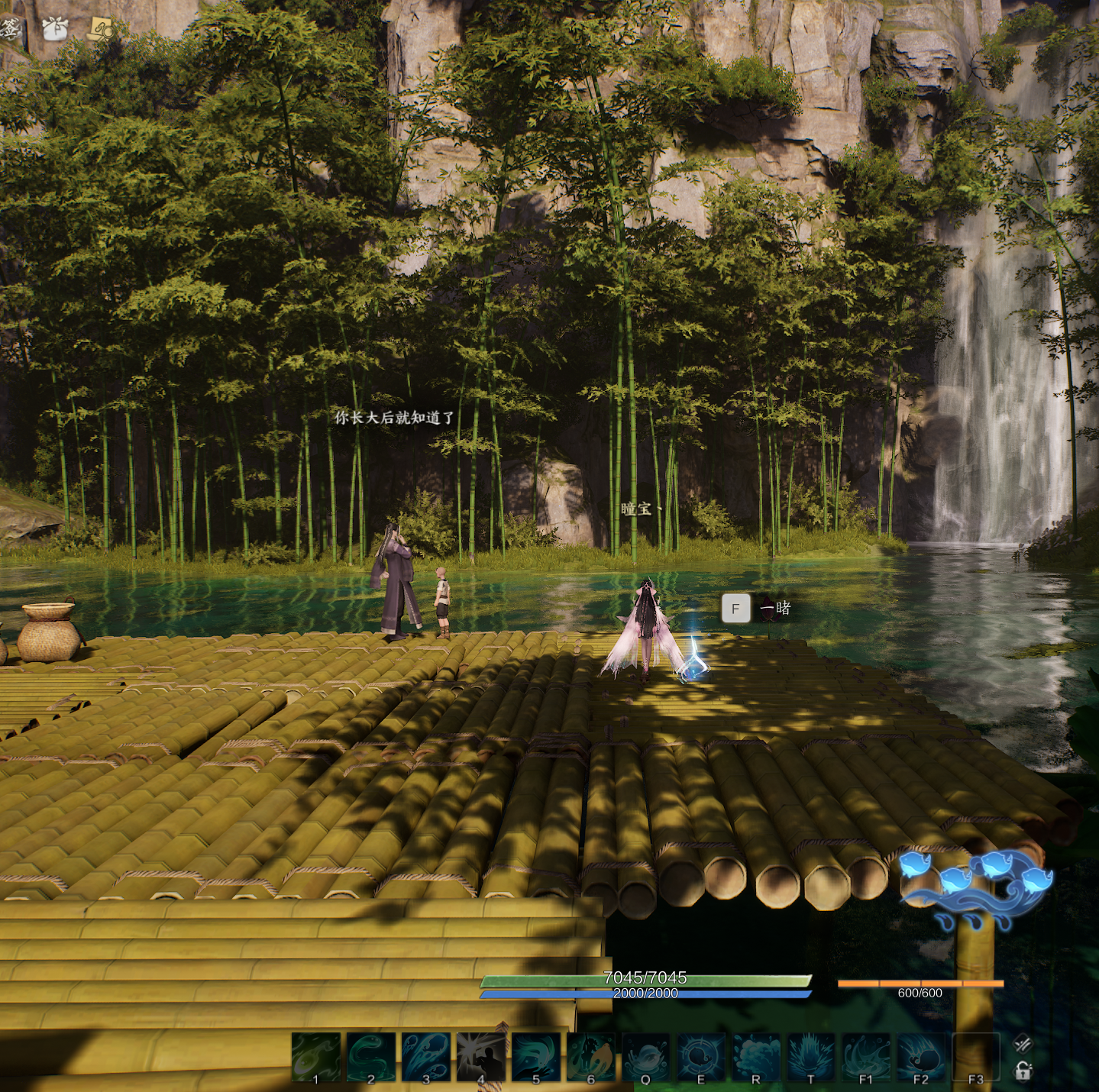Use the serpent skill in slot 2
The height and width of the screenshot is (1092, 1099).
(371, 1057)
